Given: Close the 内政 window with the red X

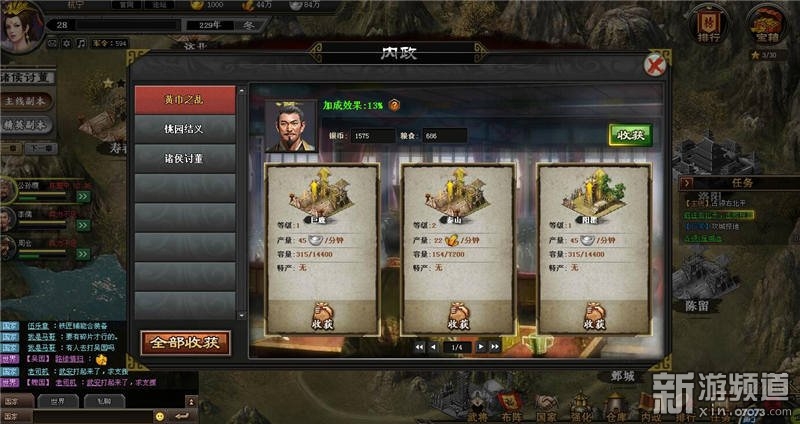Looking at the screenshot, I should pos(655,66).
